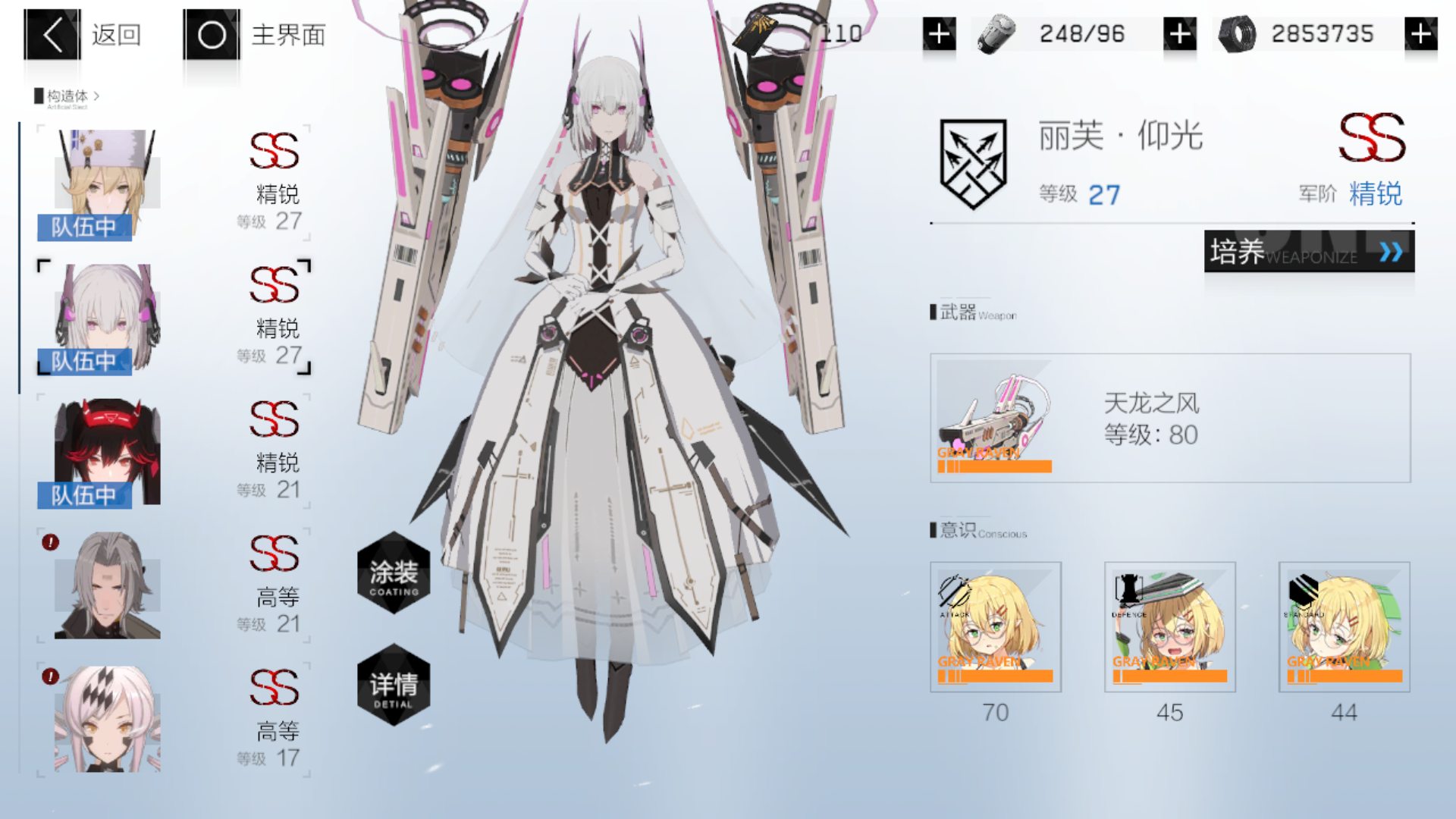1456x819 pixels.
Task: Expand the Weaponize (培养) double-arrow chevron
Action: [1391, 253]
